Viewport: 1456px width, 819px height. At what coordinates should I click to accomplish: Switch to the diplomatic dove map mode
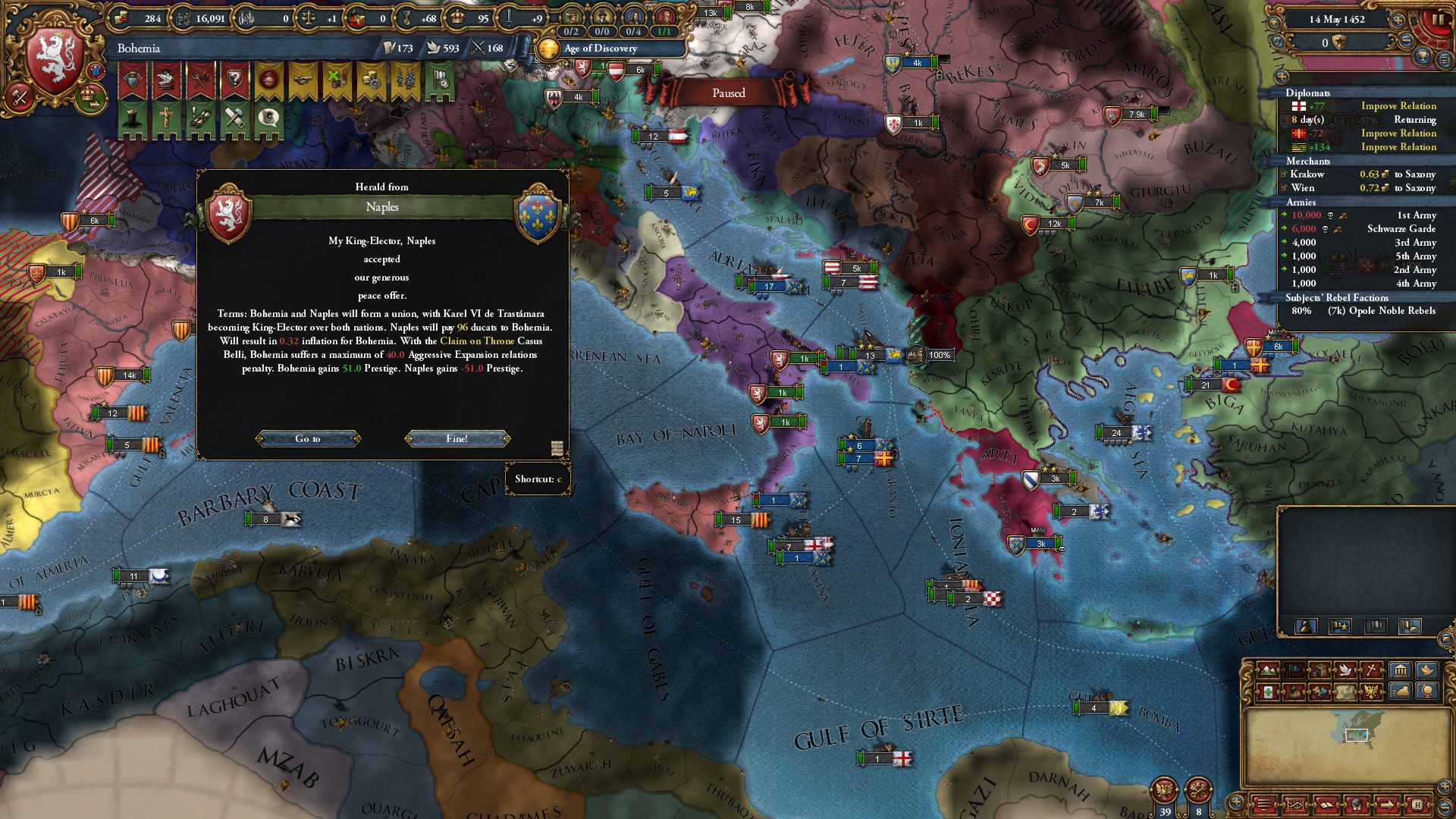pyautogui.click(x=1346, y=670)
